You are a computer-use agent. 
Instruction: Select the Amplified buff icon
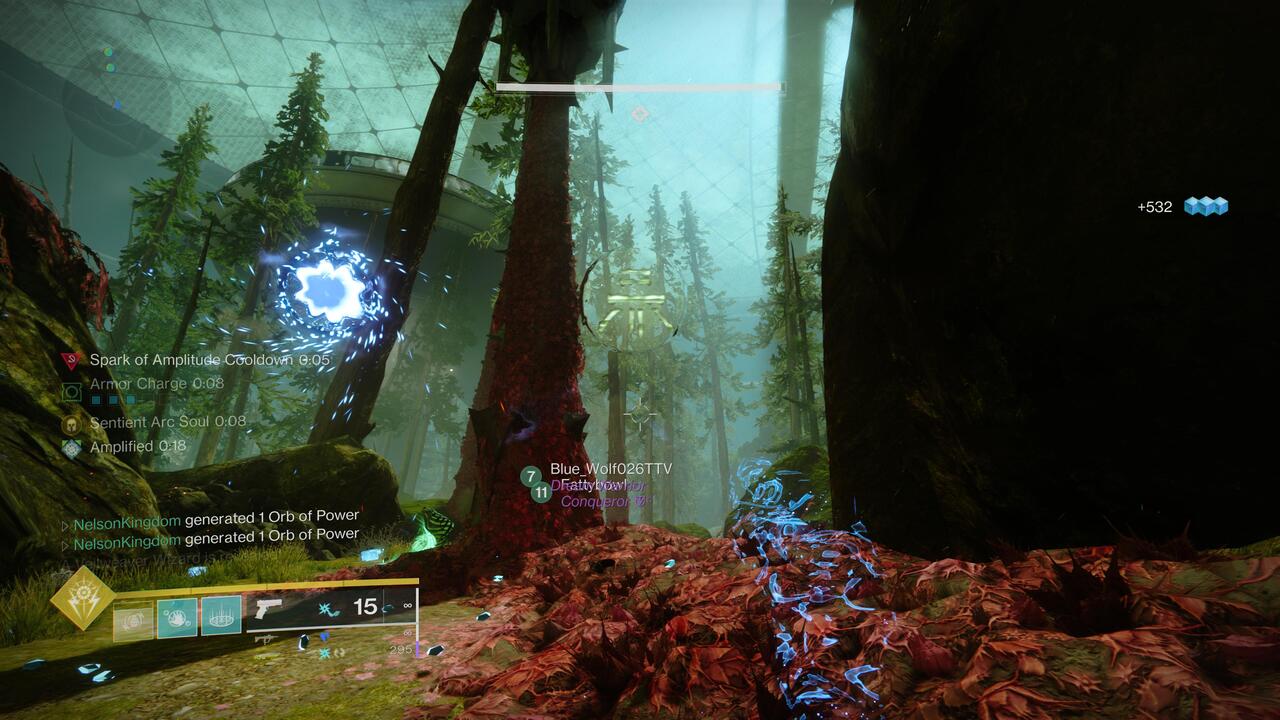(x=71, y=448)
